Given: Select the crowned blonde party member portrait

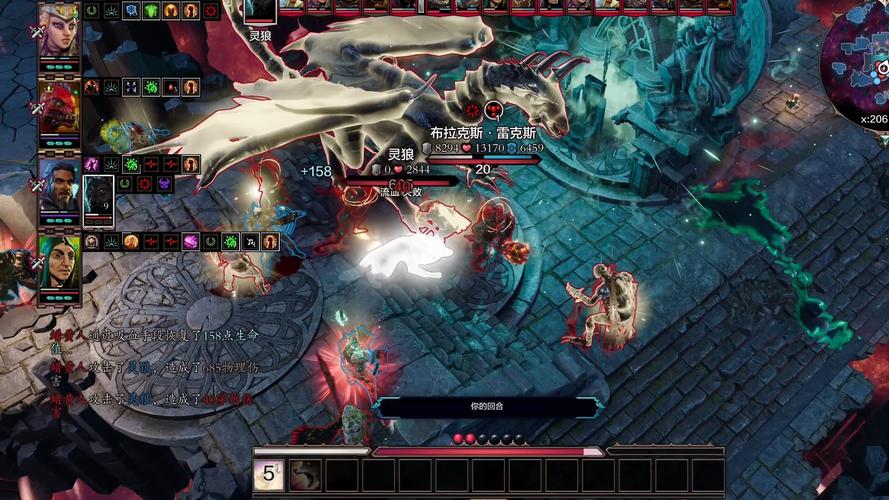Looking at the screenshot, I should tap(59, 29).
